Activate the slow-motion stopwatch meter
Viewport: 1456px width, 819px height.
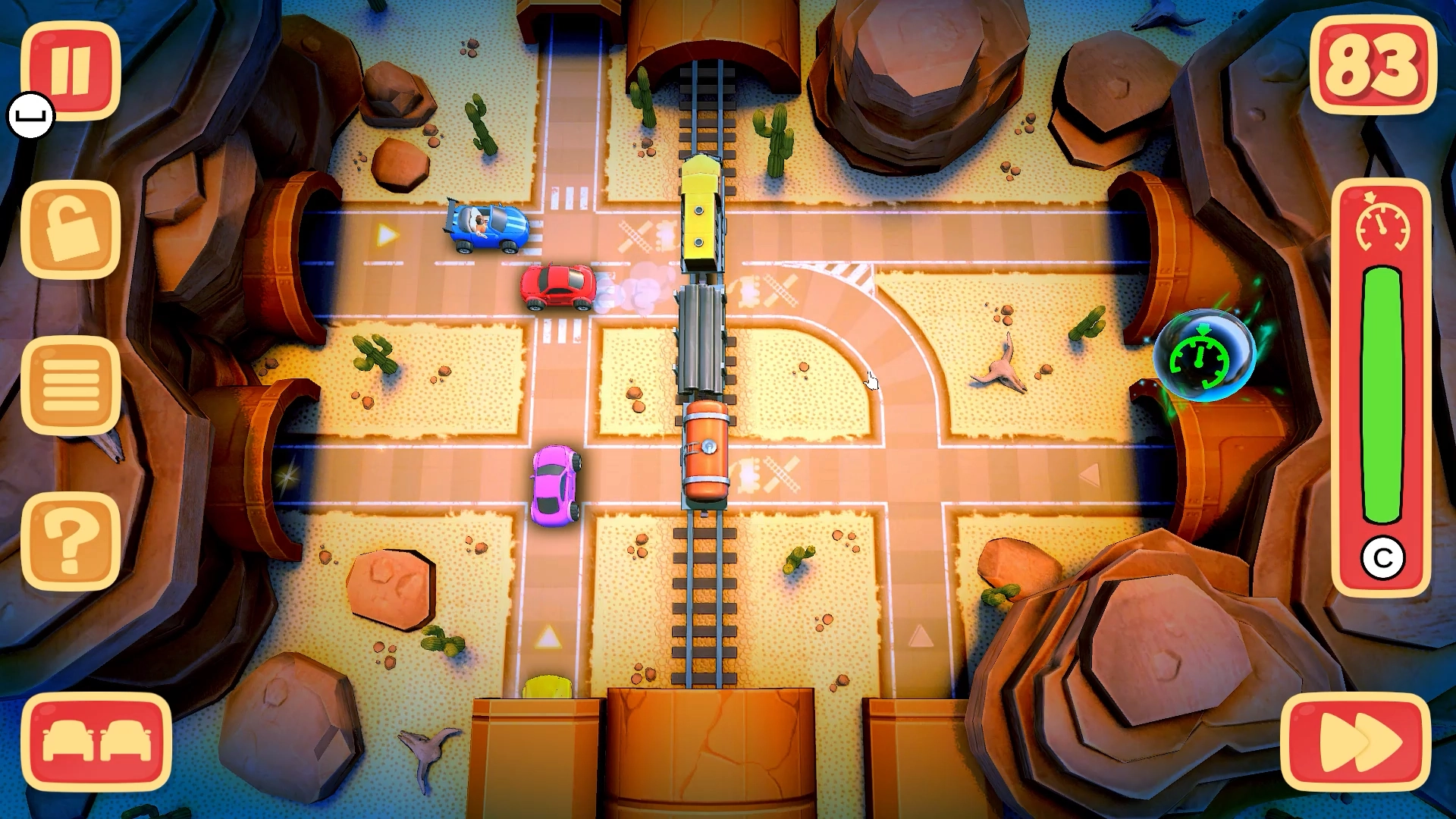[1382, 387]
